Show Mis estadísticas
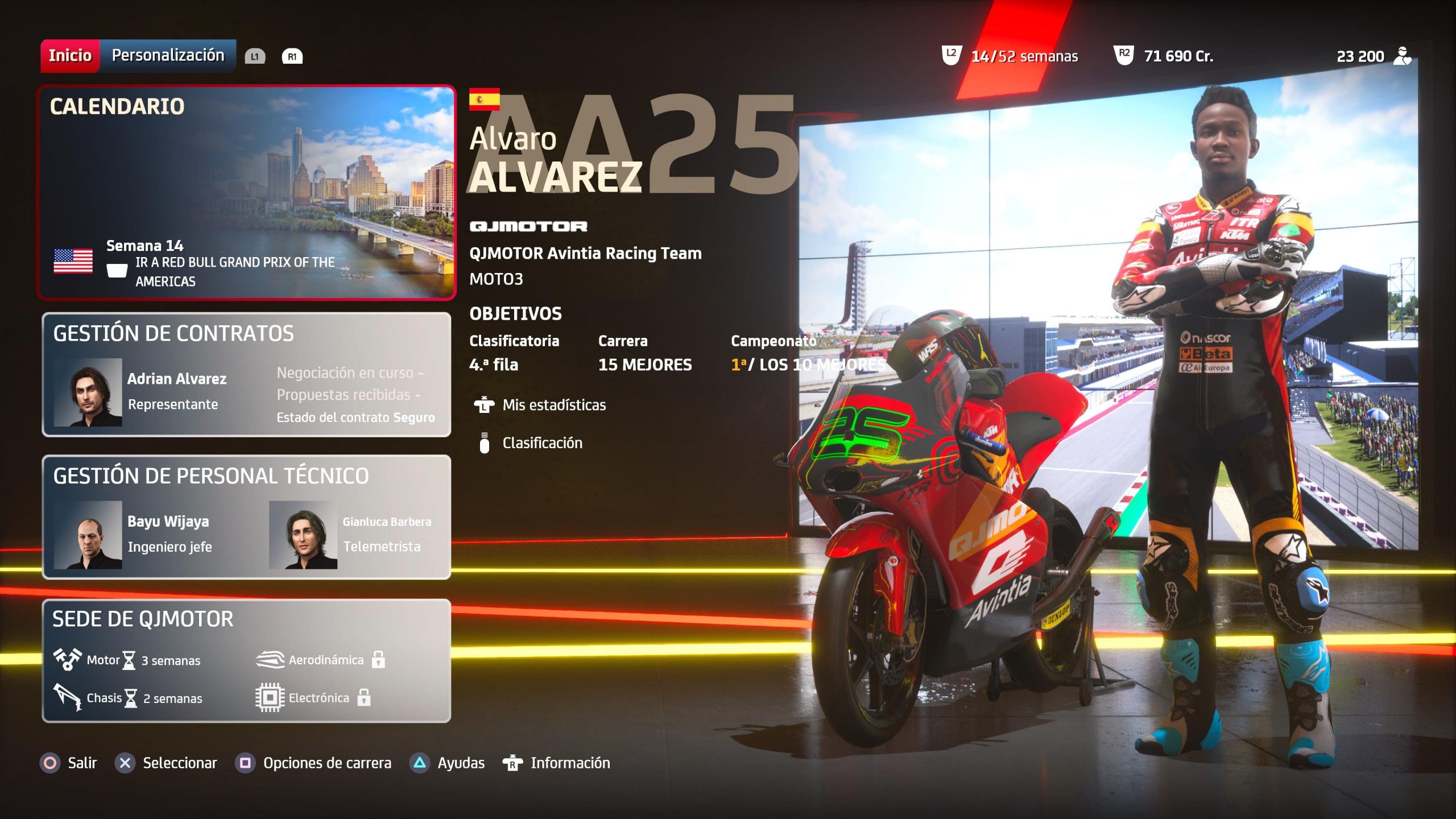 [553, 405]
